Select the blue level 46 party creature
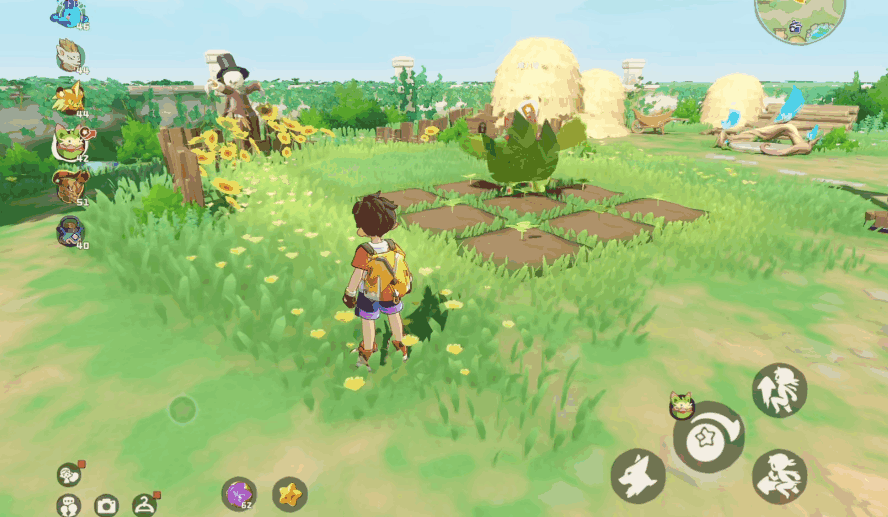This screenshot has width=888, height=517. click(70, 14)
